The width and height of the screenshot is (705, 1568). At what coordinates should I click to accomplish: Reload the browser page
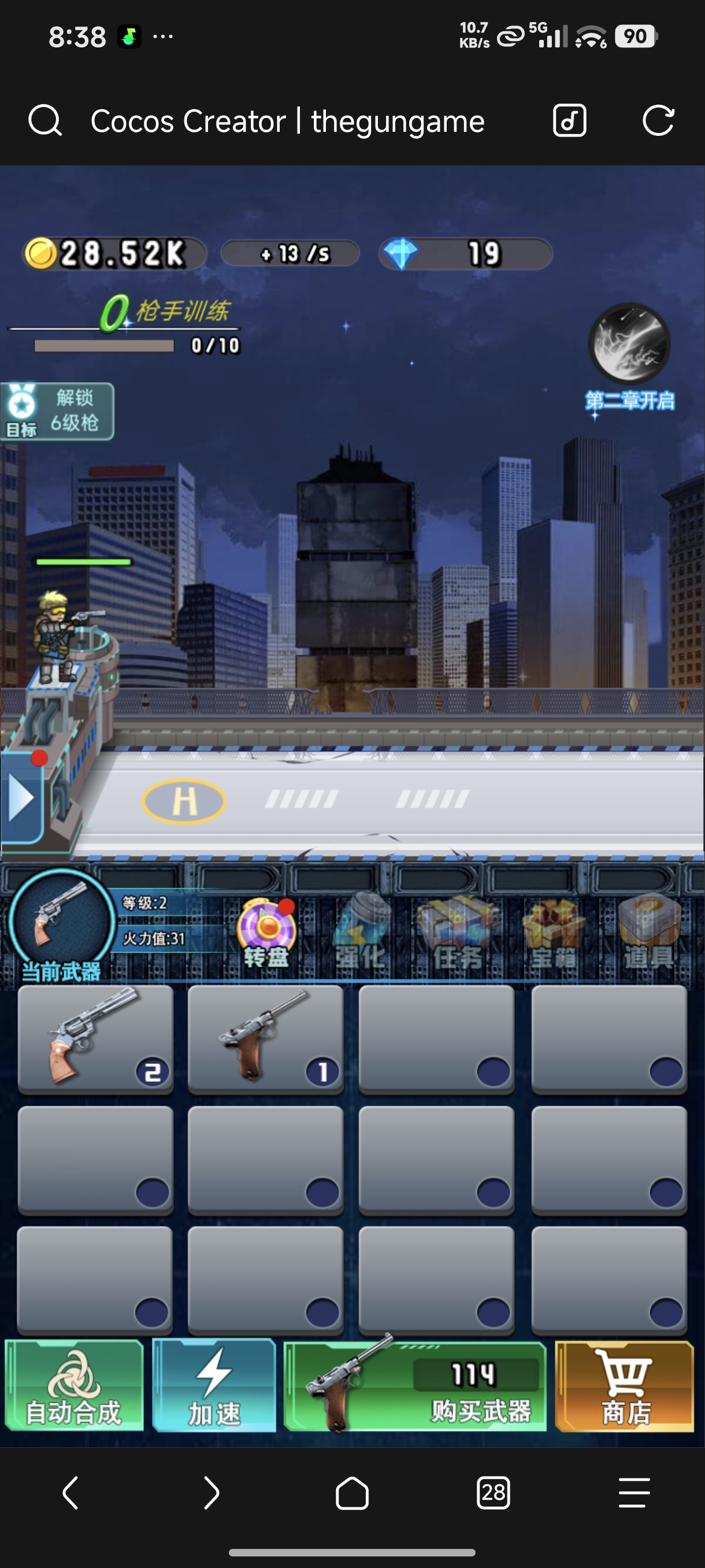[x=658, y=120]
